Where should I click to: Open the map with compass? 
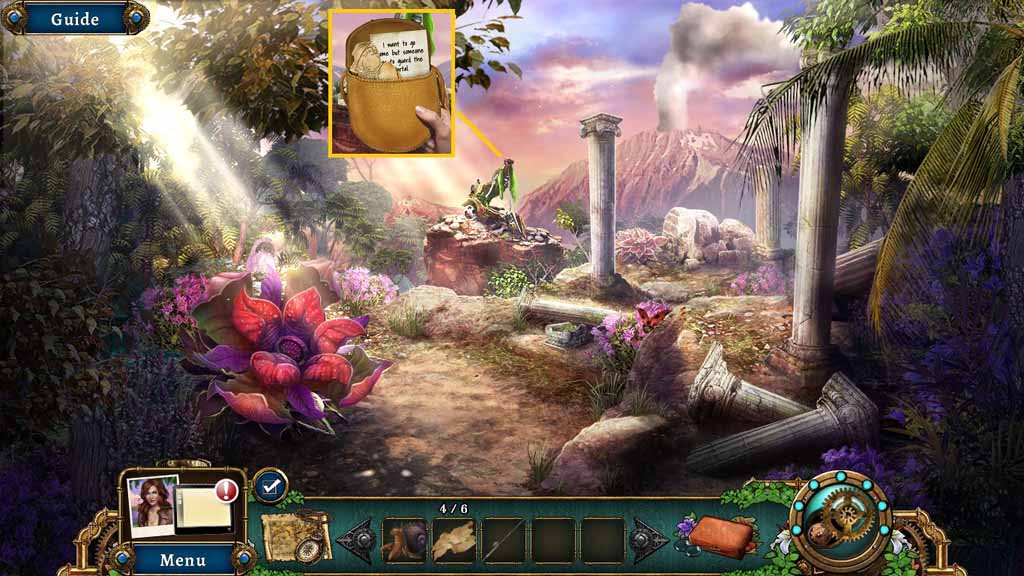[296, 537]
